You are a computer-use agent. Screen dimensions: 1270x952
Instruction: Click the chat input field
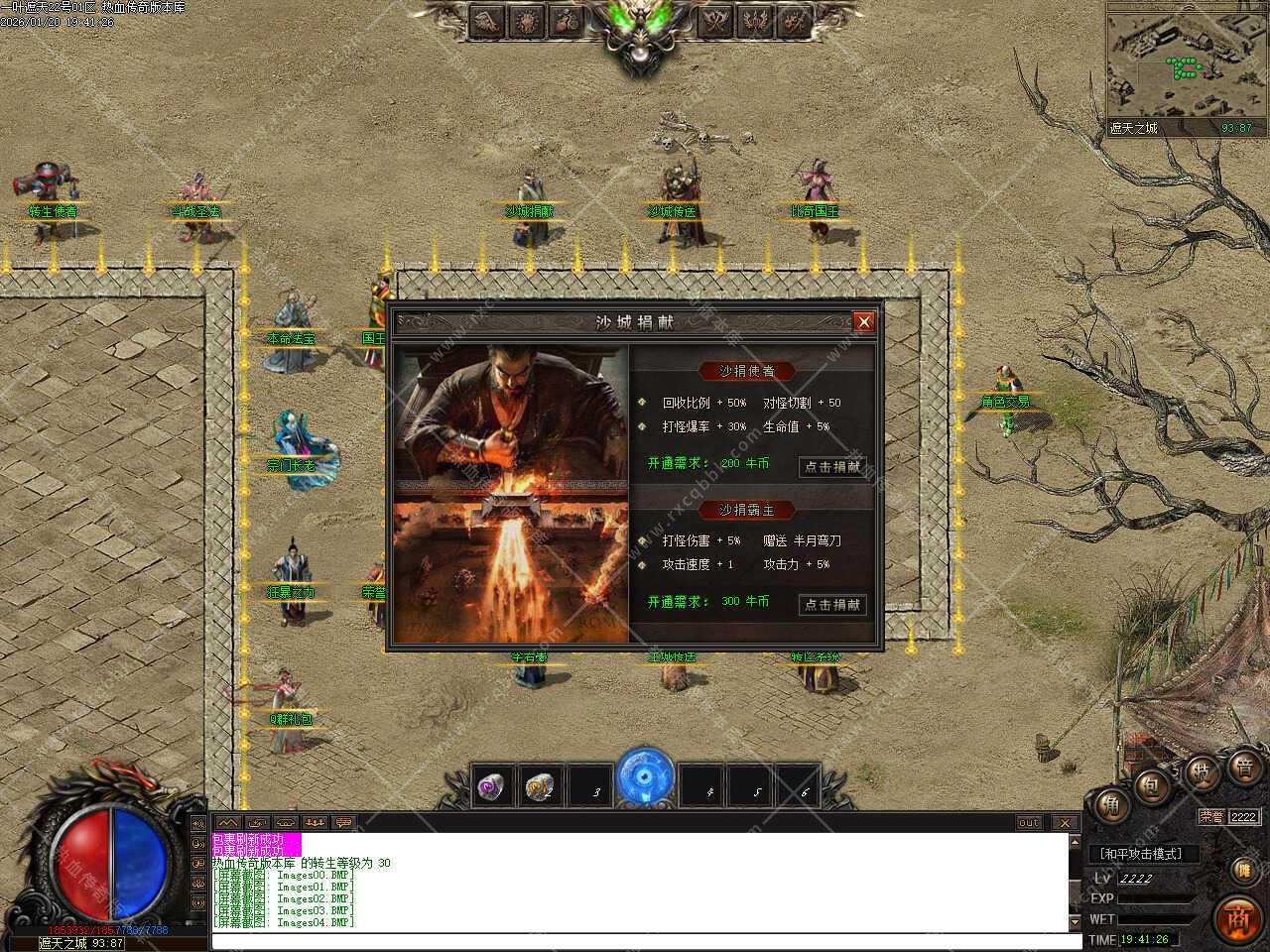[635, 941]
